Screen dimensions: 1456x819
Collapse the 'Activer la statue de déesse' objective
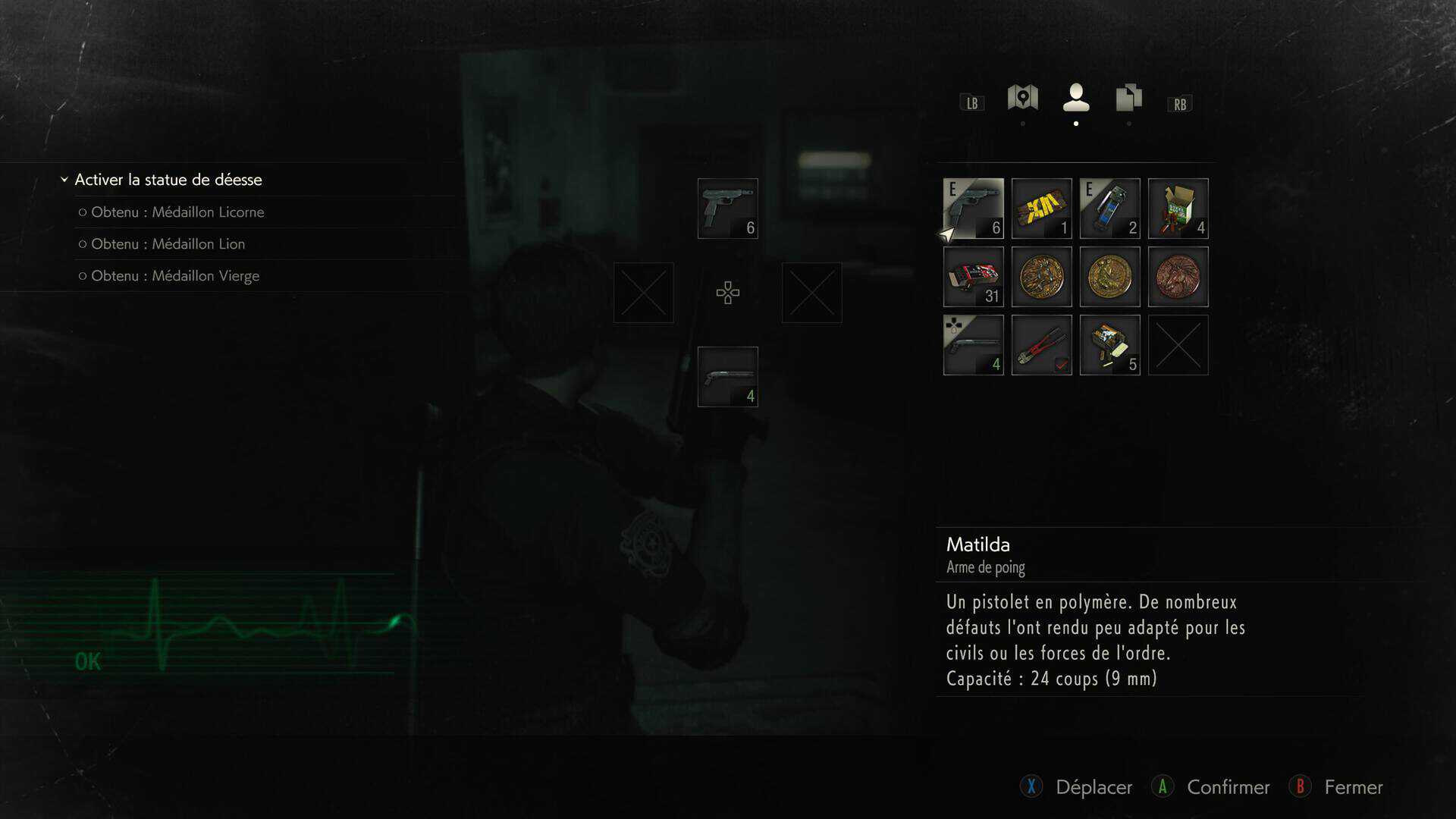(64, 180)
